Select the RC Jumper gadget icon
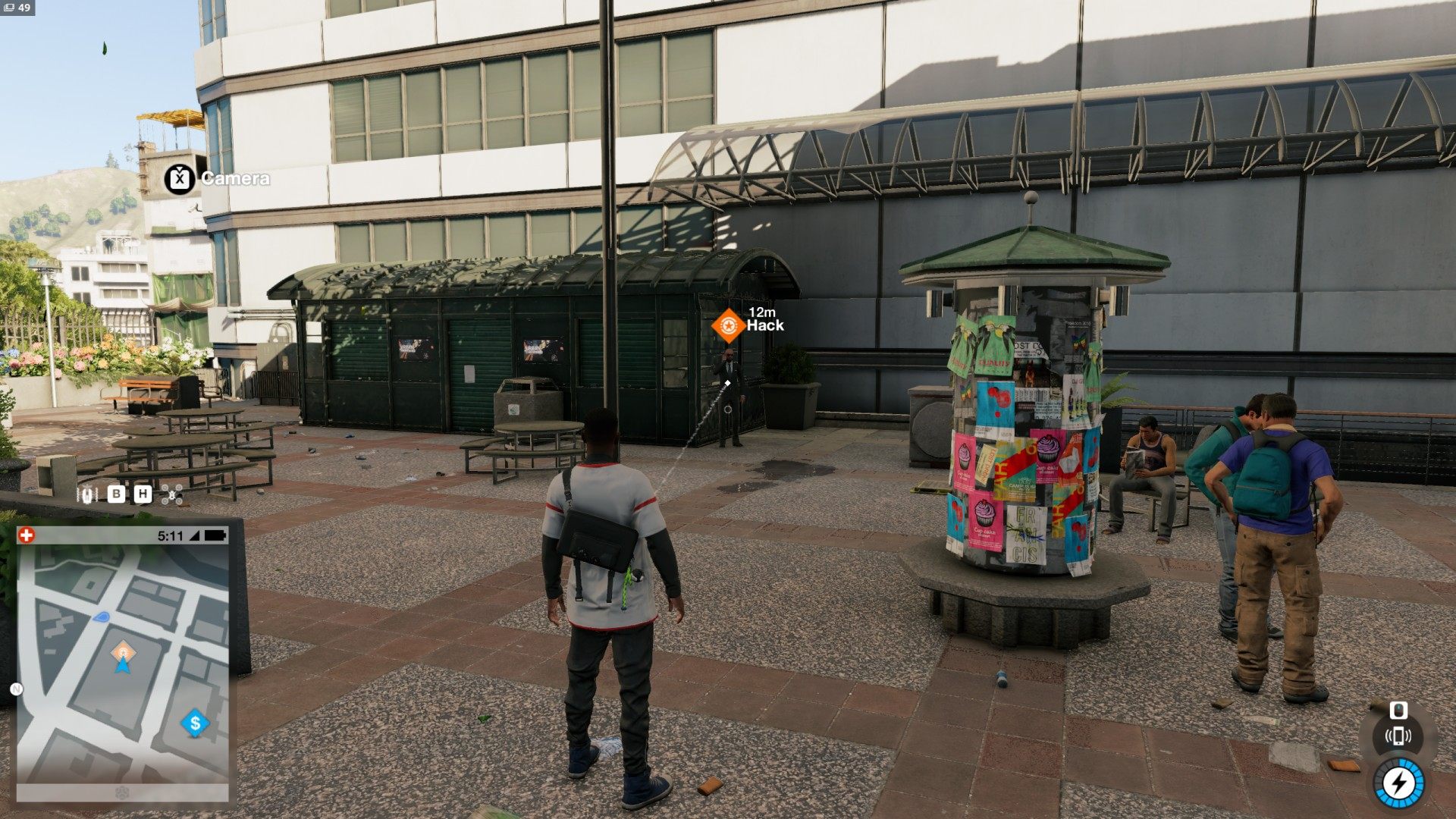The image size is (1456, 819). tap(89, 494)
